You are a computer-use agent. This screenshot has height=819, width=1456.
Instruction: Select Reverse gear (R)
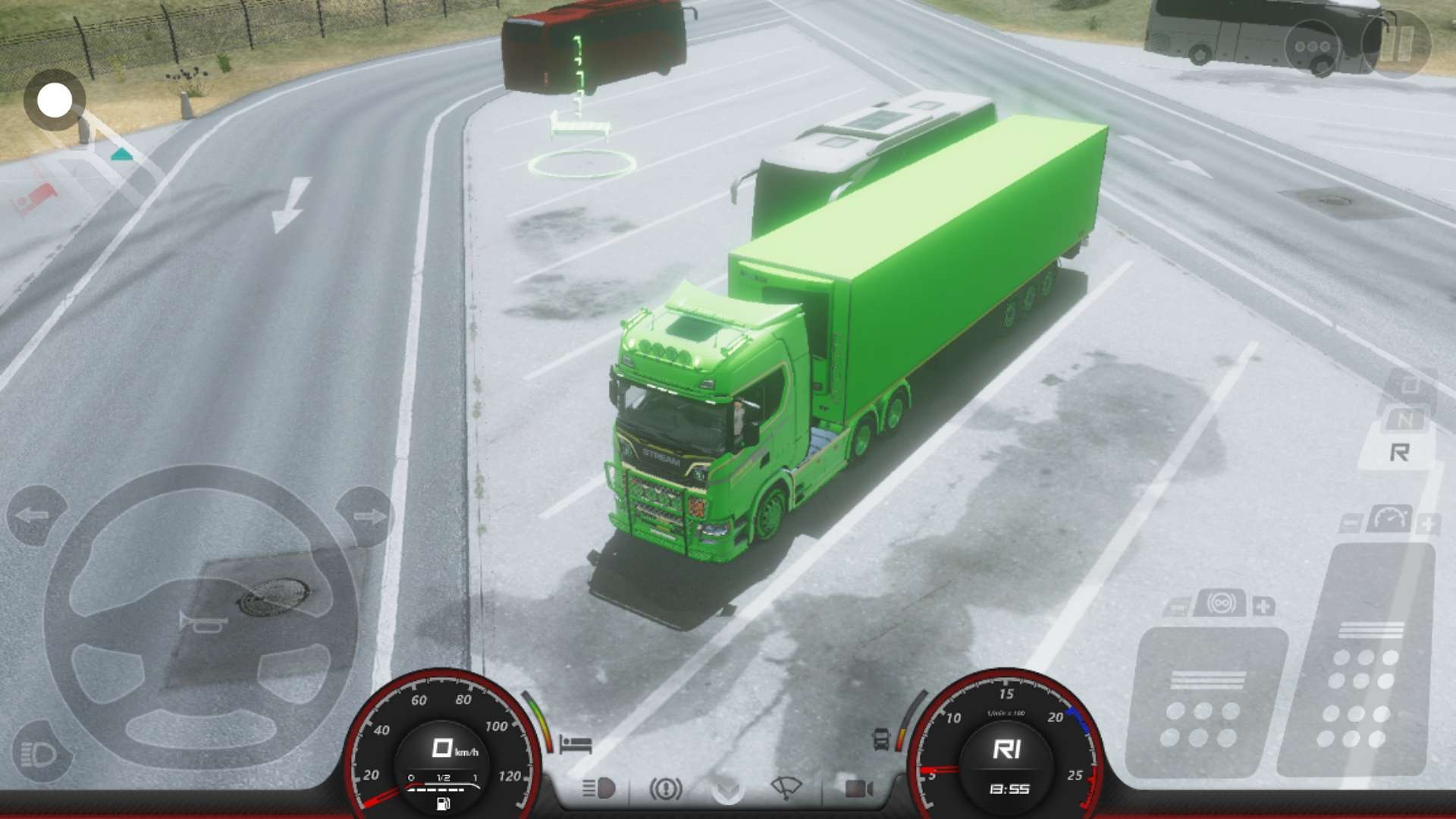pos(1400,453)
